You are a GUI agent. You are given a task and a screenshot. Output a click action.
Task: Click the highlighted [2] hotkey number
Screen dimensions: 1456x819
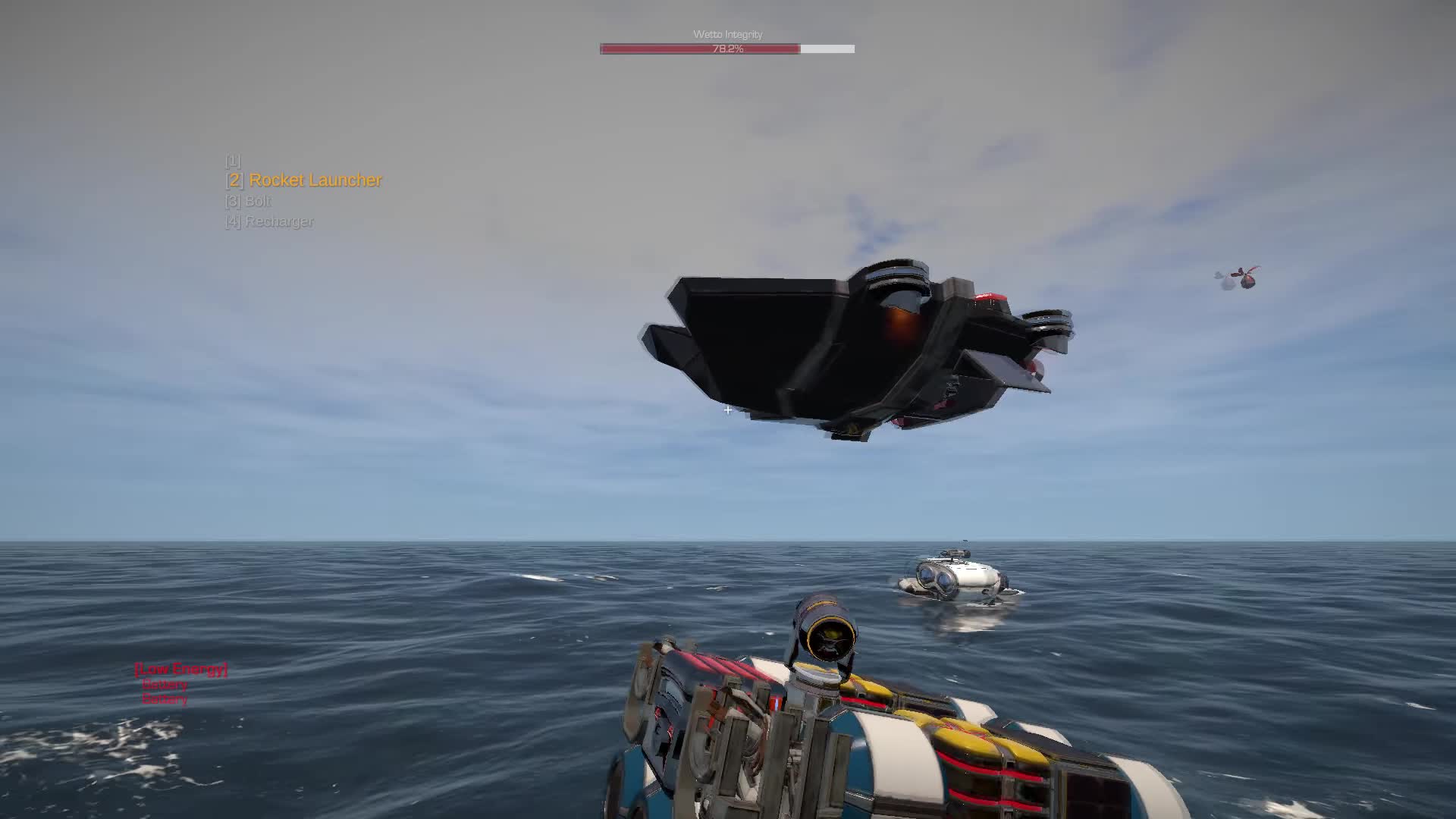233,180
